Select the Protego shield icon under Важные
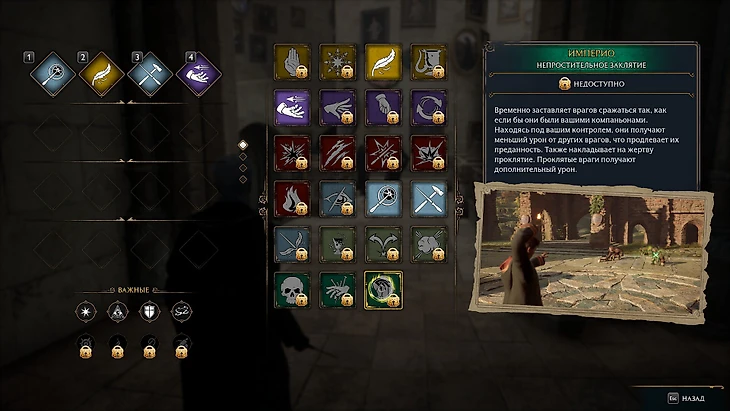 pyautogui.click(x=149, y=312)
